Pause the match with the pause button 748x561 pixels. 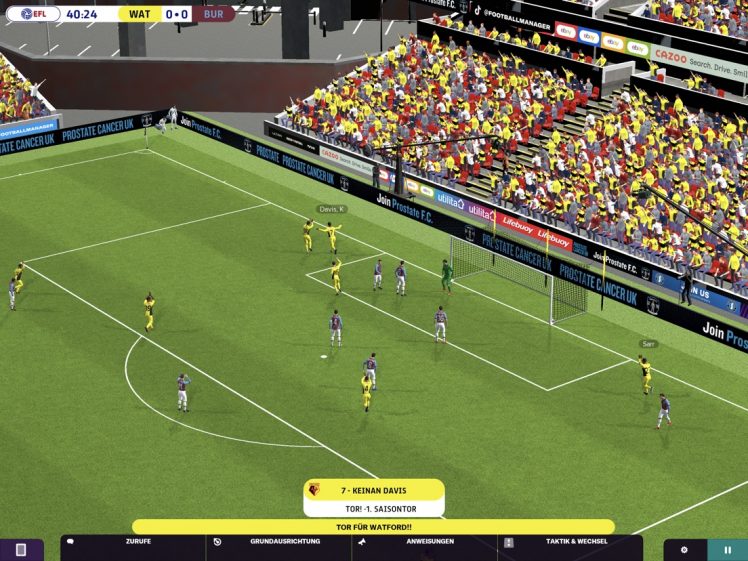(x=727, y=549)
